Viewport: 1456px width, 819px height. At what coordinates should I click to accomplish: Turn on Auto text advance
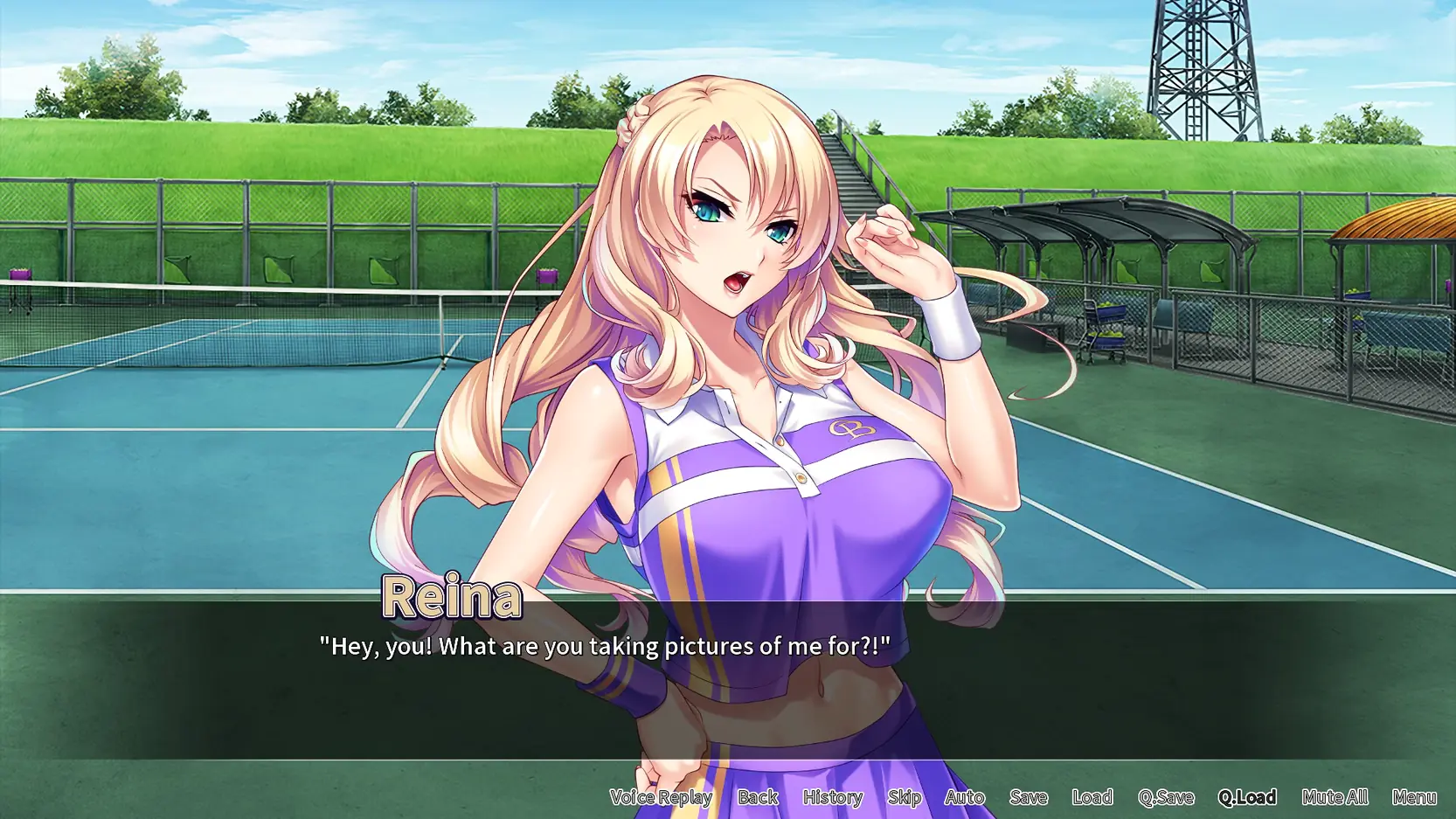click(965, 797)
